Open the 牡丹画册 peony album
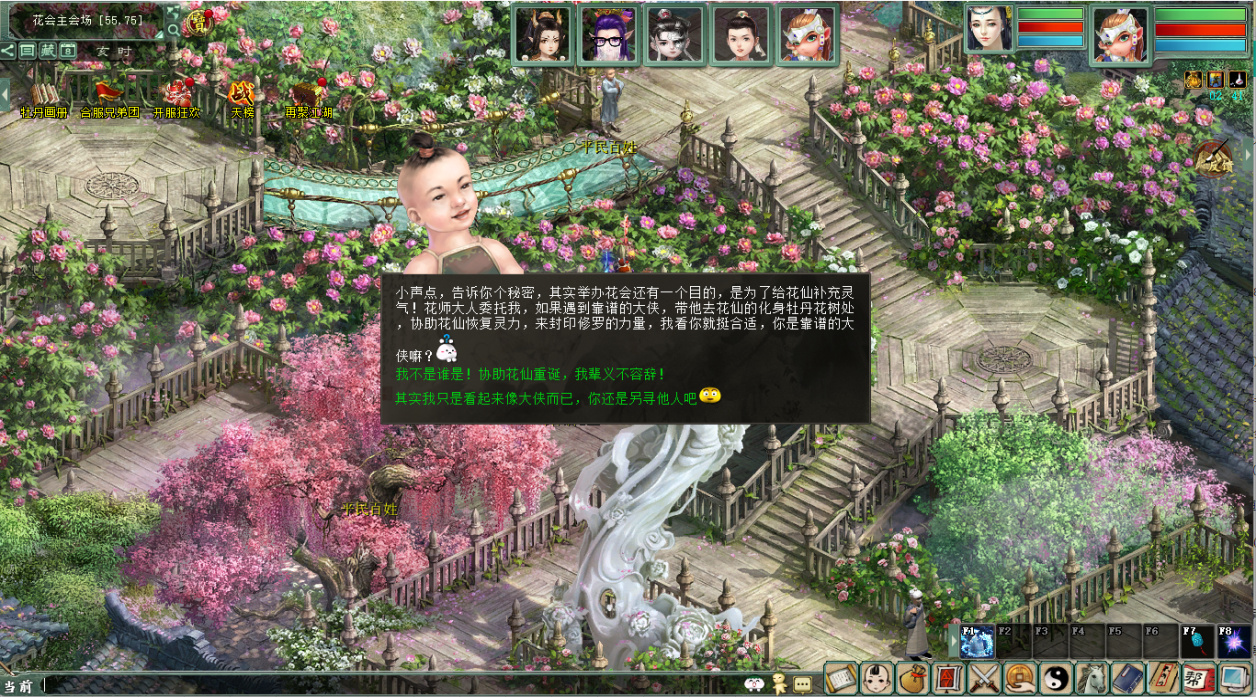The image size is (1256, 697). [x=44, y=96]
